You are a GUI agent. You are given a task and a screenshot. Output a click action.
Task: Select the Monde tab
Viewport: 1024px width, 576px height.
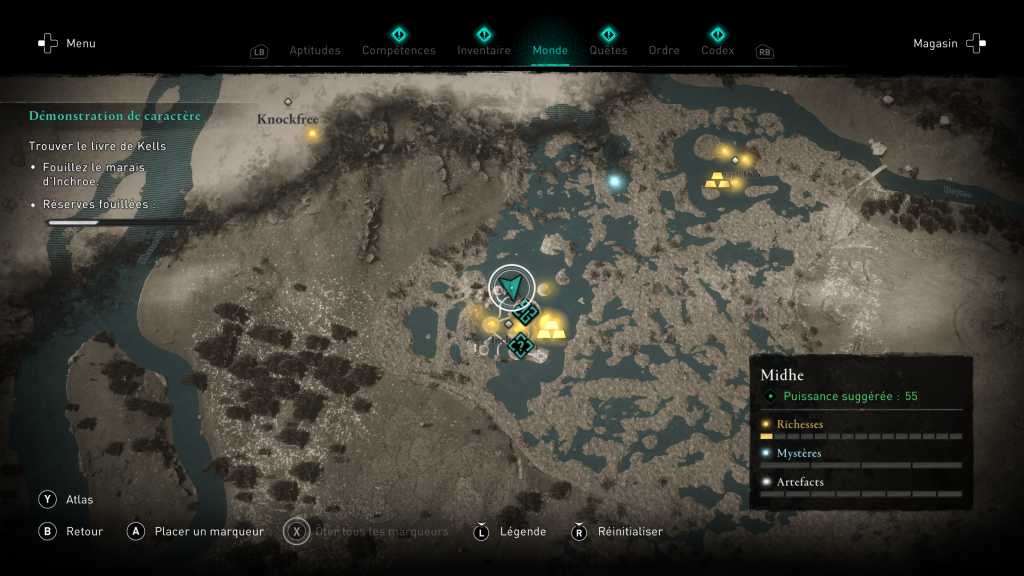pyautogui.click(x=550, y=50)
